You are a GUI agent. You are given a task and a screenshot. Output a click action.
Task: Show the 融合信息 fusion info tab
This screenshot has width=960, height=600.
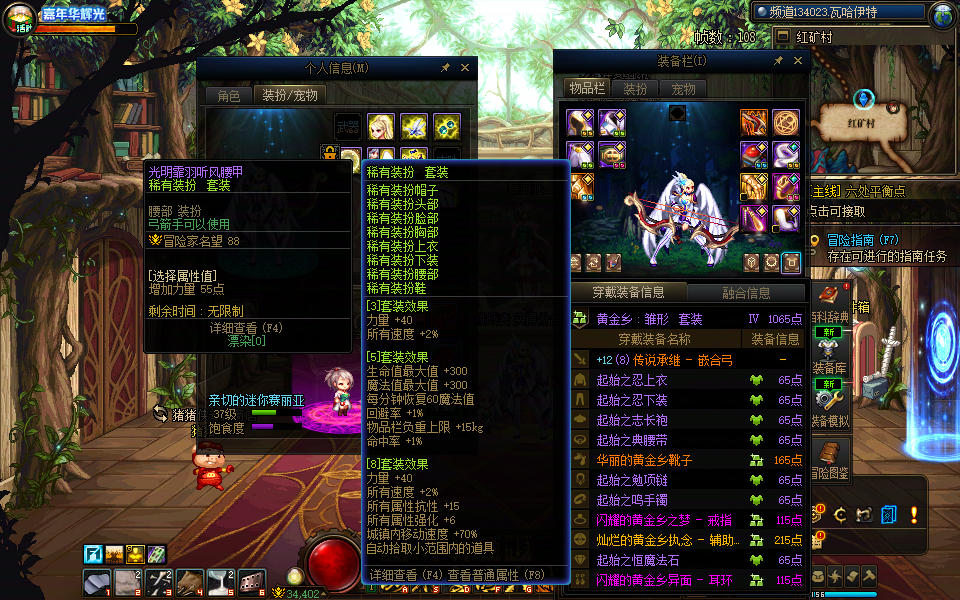[x=746, y=293]
